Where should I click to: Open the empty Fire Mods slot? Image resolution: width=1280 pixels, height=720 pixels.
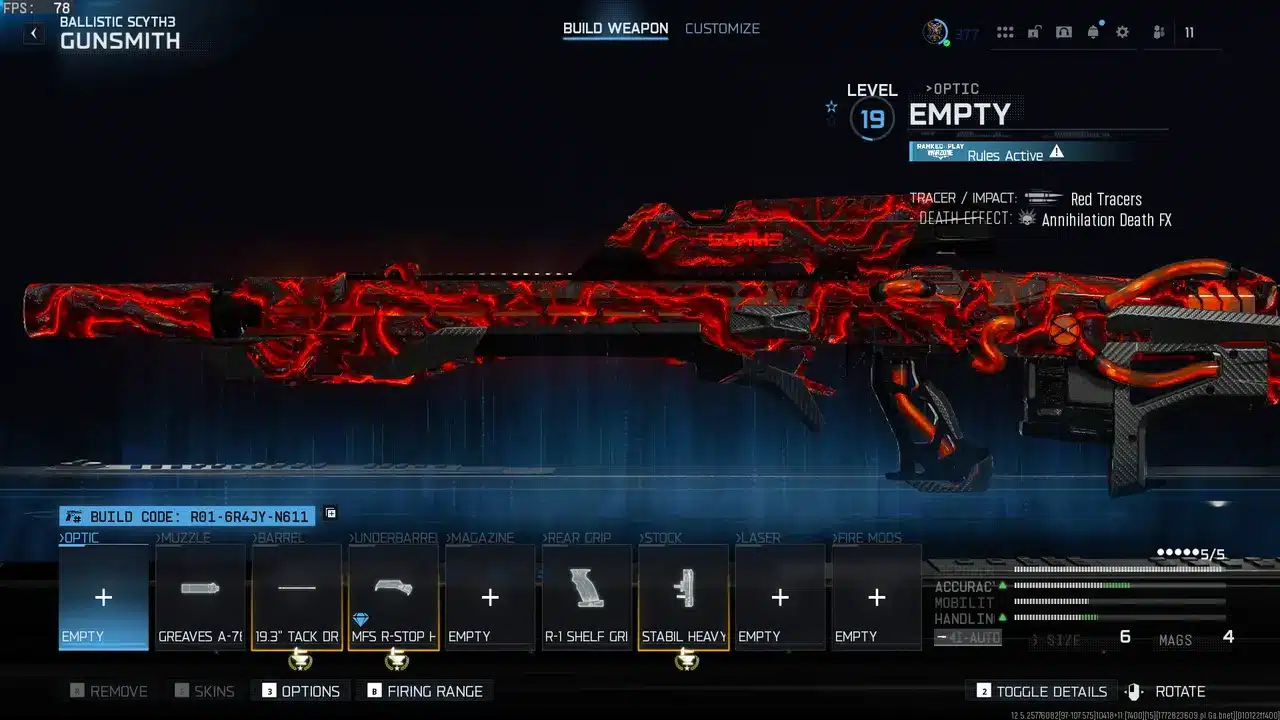(877, 597)
